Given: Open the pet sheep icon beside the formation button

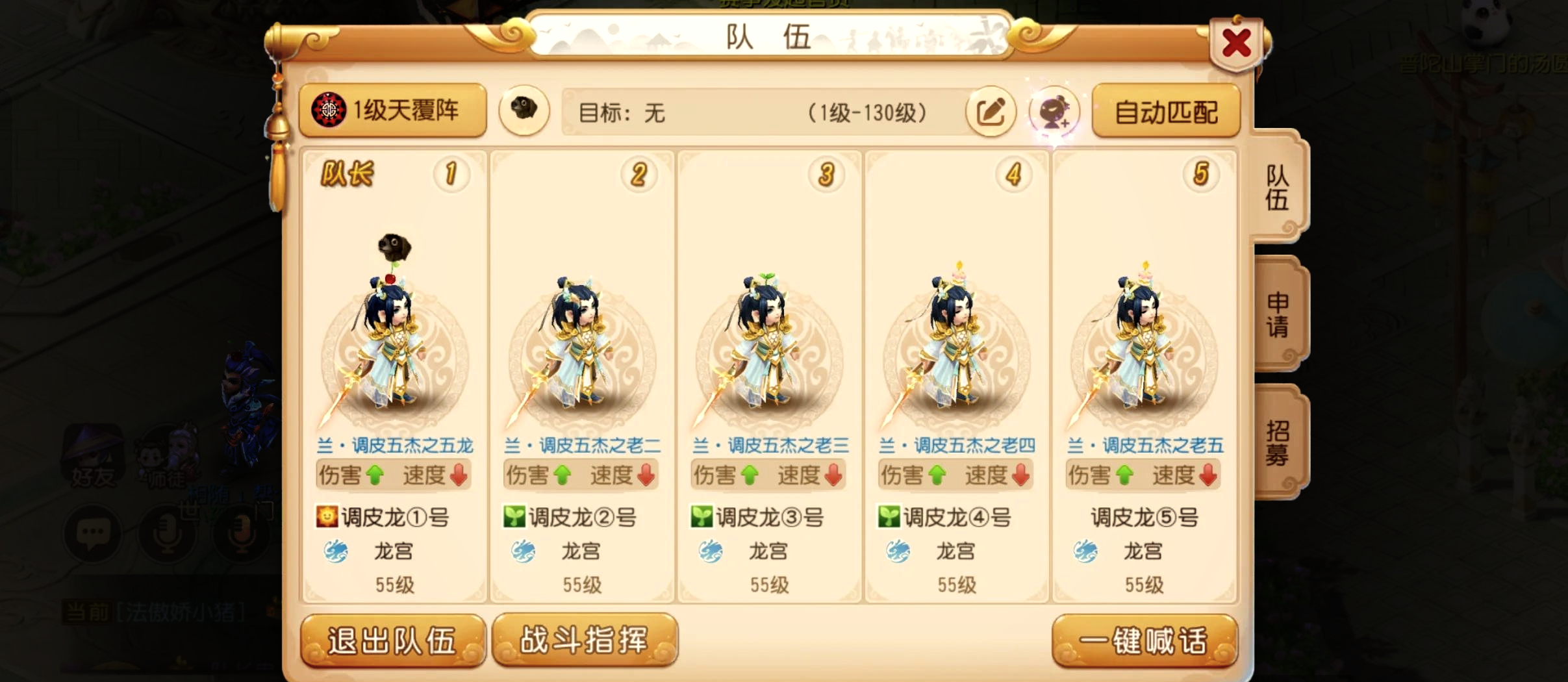Looking at the screenshot, I should 524,110.
